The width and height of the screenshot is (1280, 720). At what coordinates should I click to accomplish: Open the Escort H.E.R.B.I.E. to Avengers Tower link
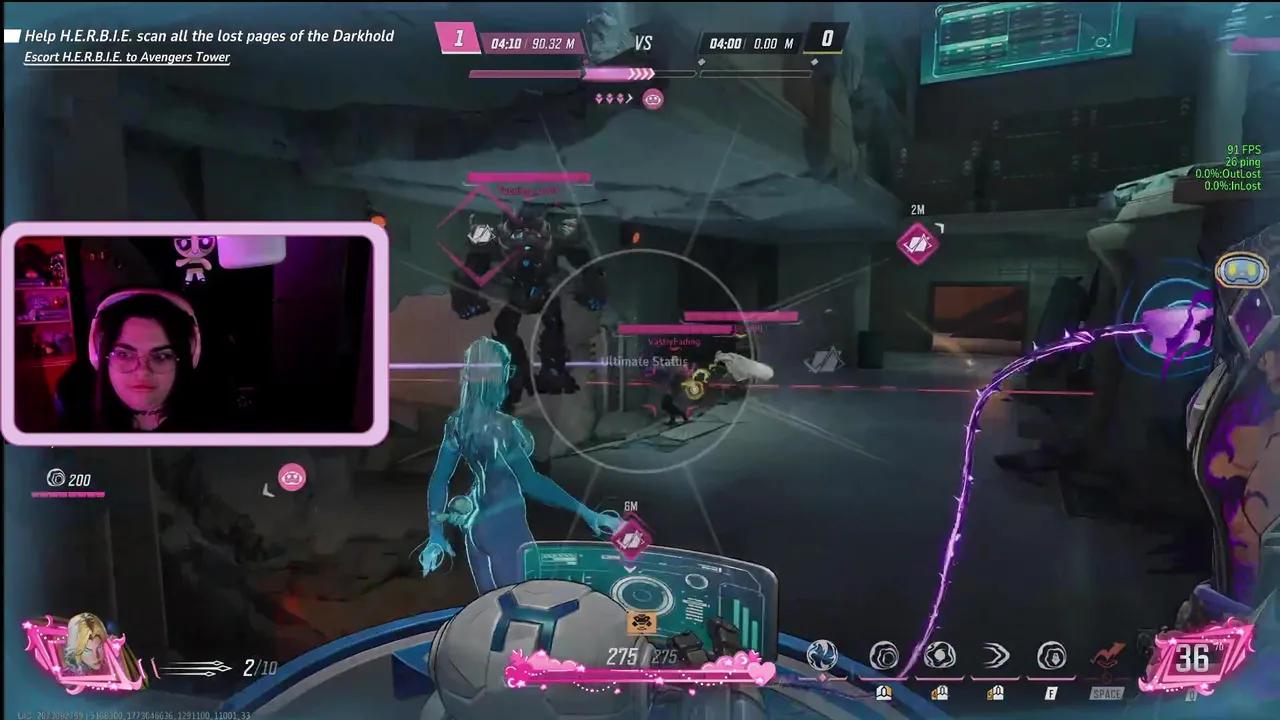click(127, 57)
